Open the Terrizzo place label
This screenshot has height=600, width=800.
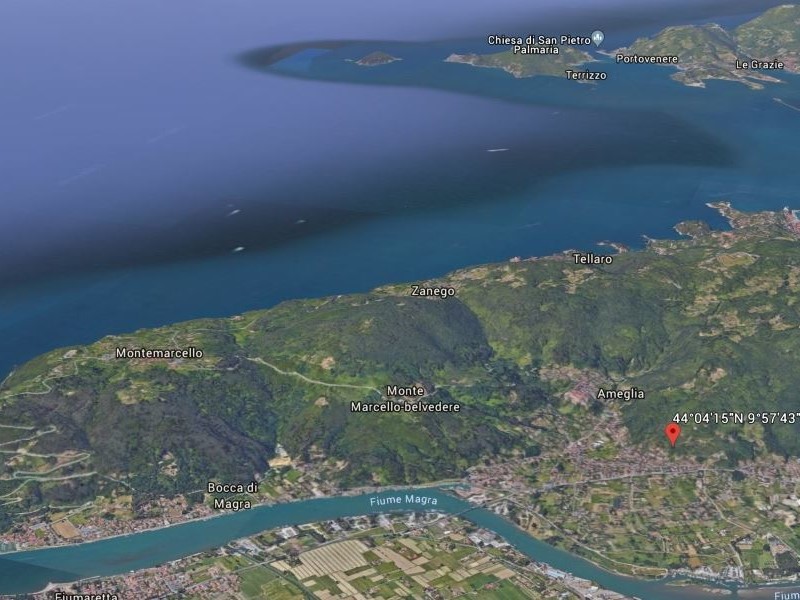click(x=585, y=75)
